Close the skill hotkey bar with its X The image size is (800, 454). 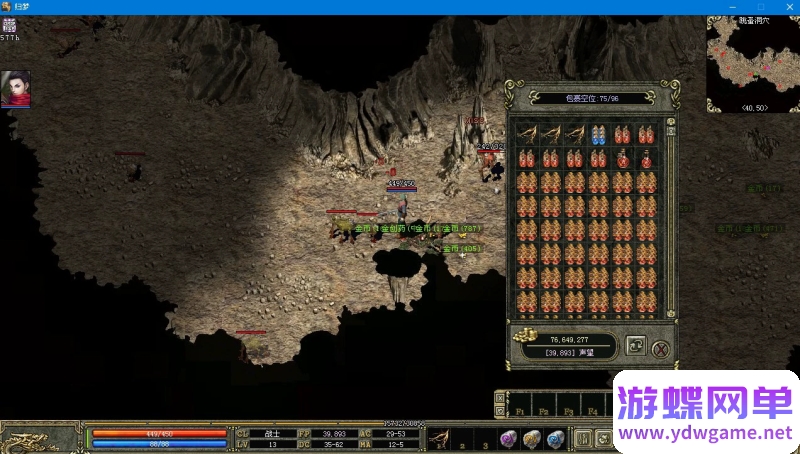[500, 399]
